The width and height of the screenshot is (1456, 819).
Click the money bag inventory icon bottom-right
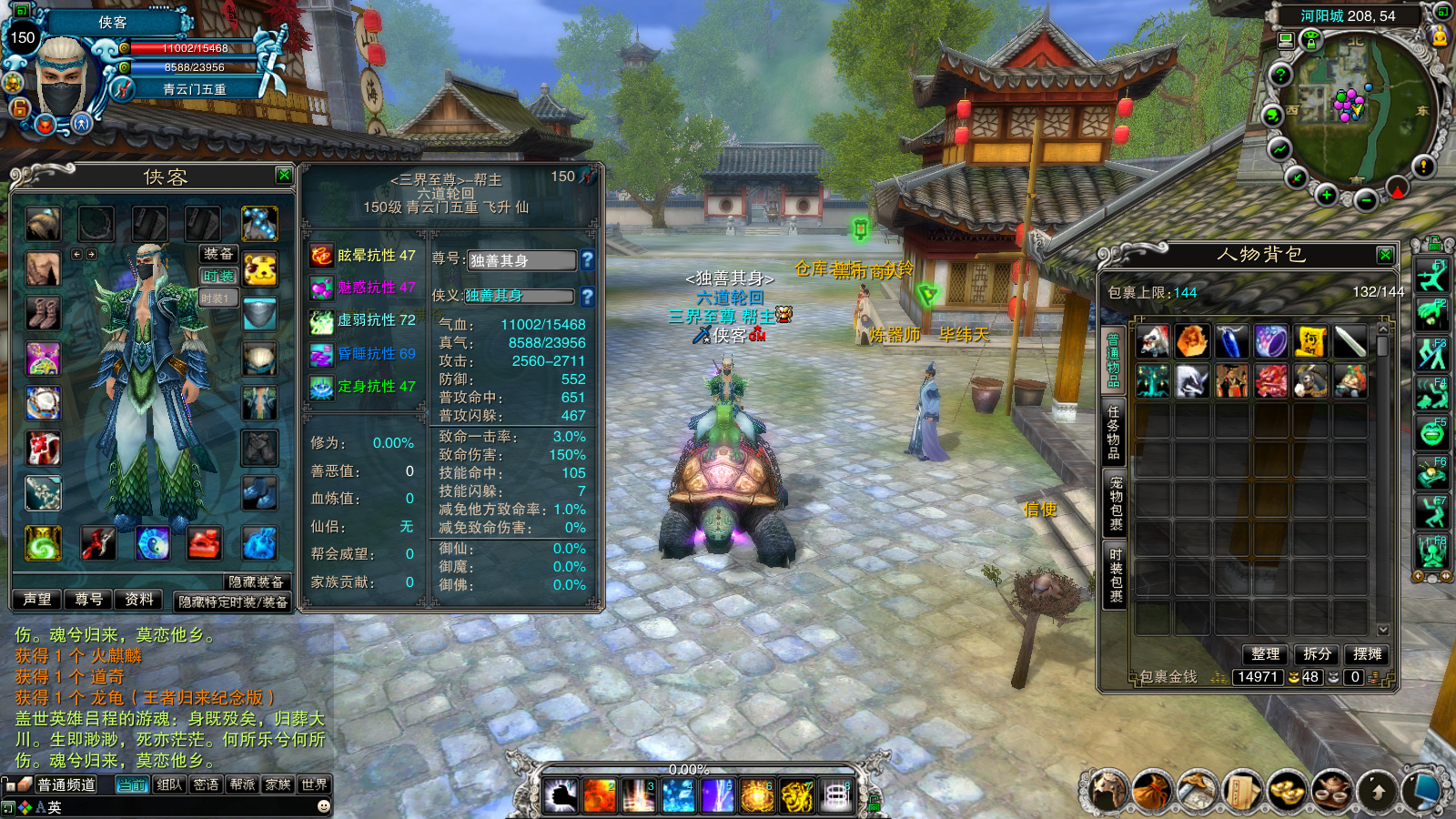click(1150, 790)
